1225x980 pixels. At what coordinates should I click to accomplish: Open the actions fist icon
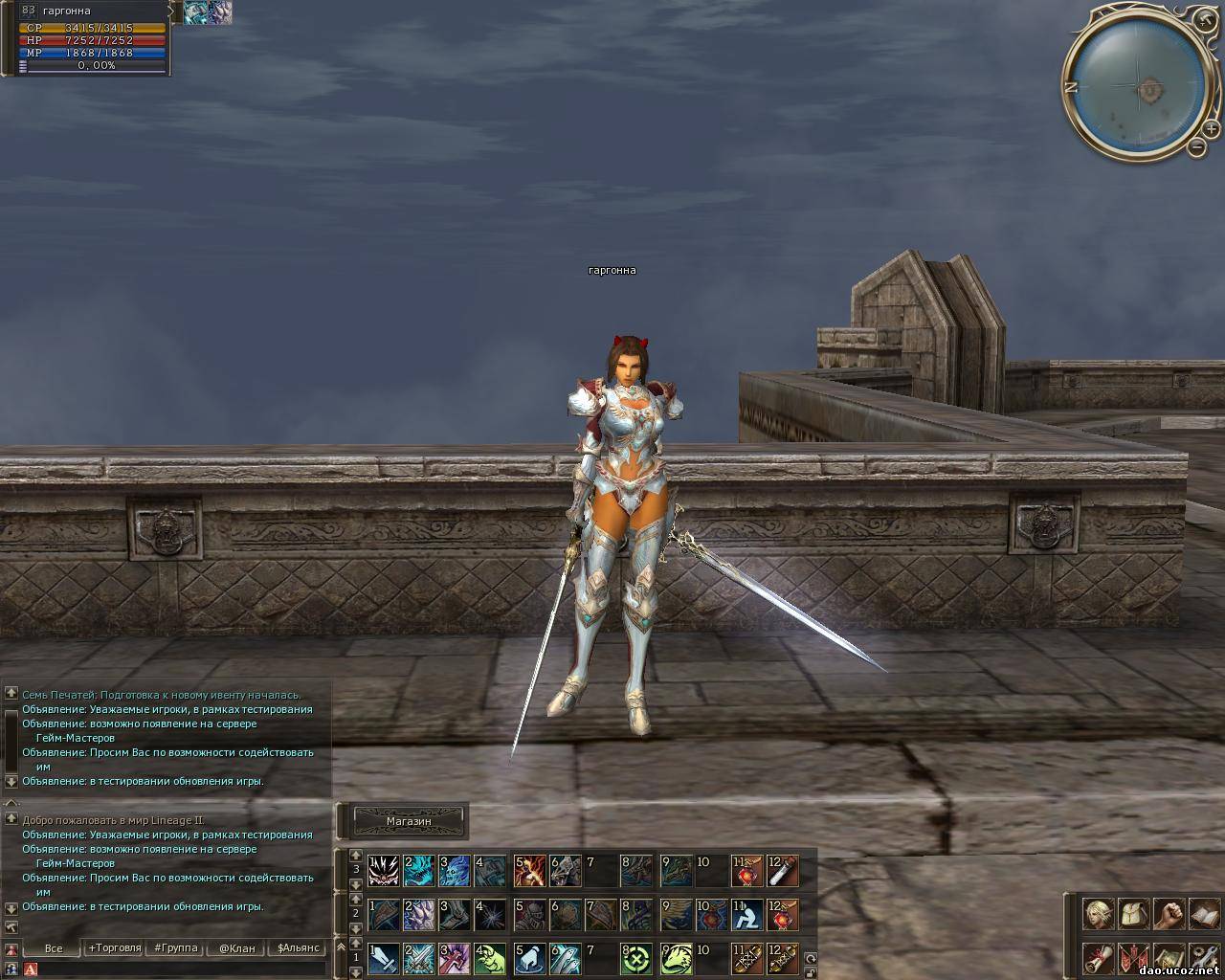1169,914
